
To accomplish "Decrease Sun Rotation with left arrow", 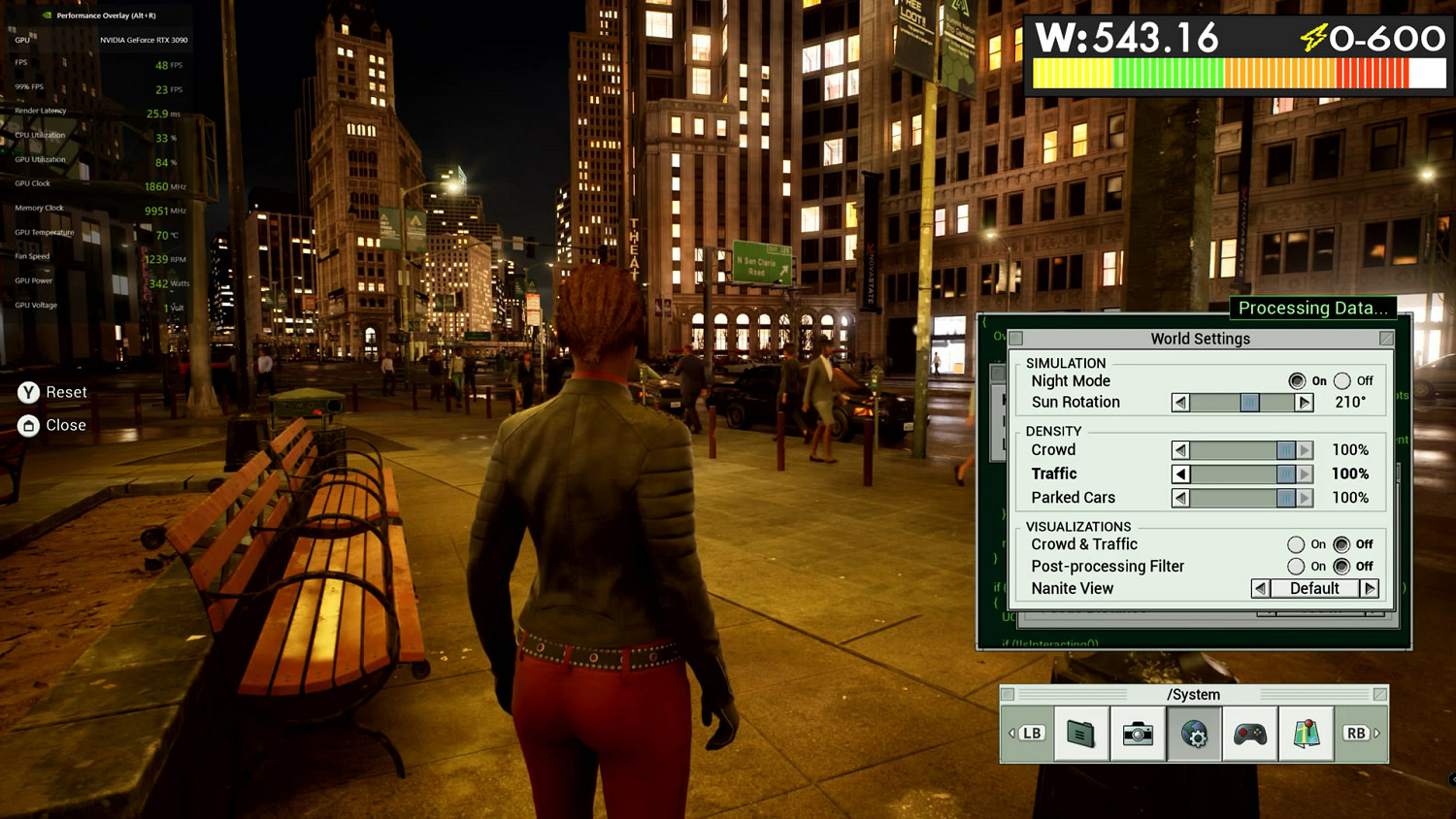I will [x=1180, y=403].
